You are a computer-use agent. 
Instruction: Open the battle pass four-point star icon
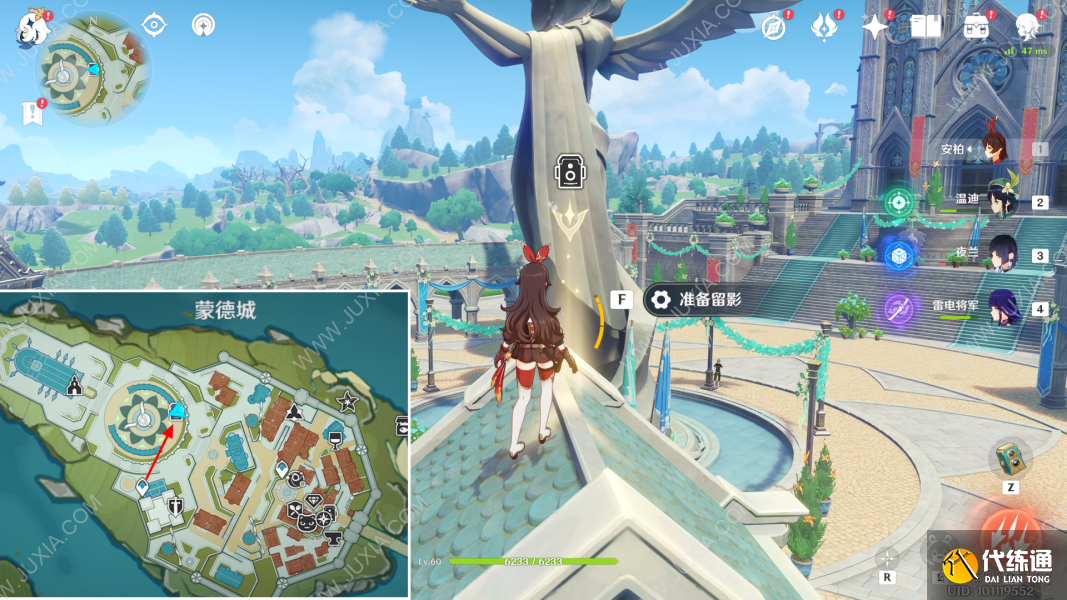point(875,27)
